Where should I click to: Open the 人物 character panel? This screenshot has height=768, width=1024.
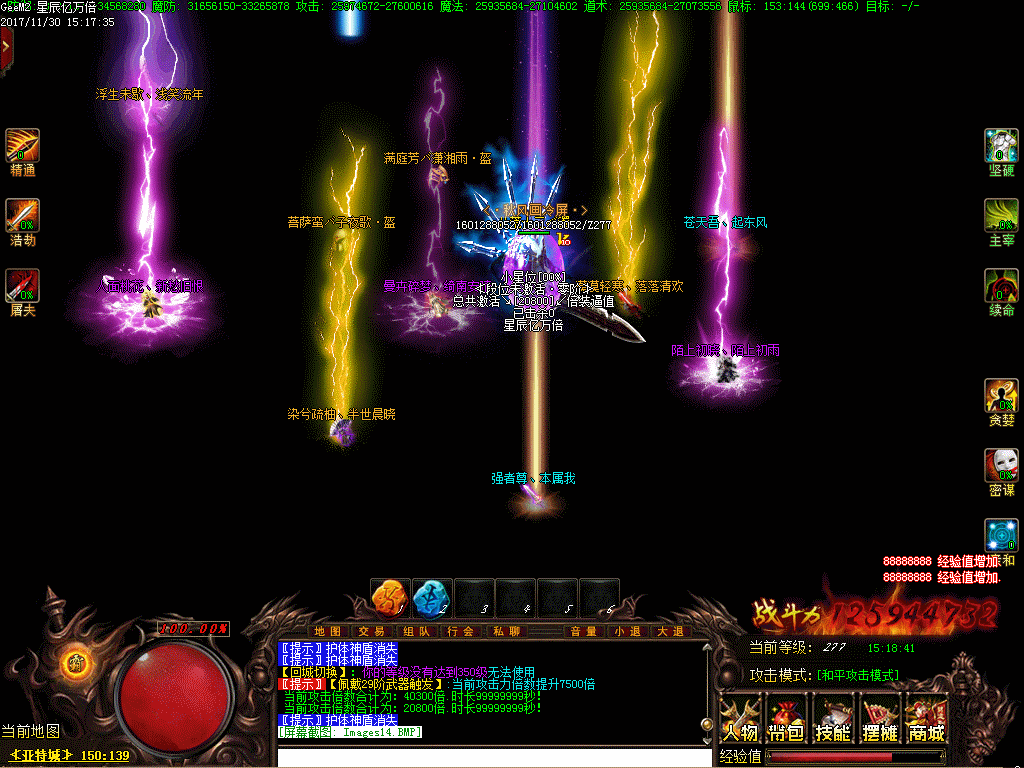pyautogui.click(x=739, y=721)
